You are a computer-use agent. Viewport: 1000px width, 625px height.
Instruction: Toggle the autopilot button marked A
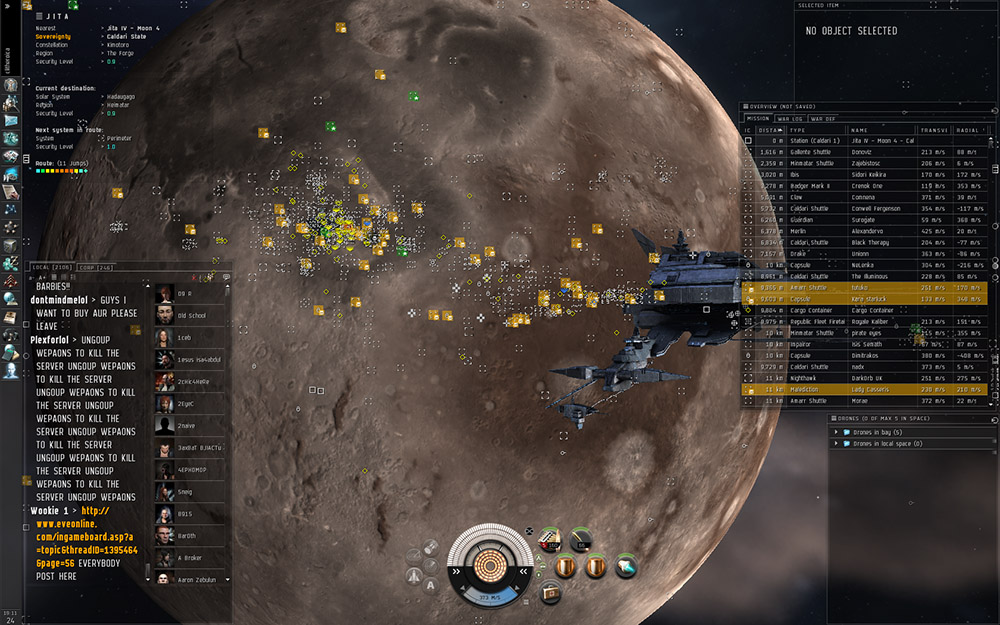[431, 585]
